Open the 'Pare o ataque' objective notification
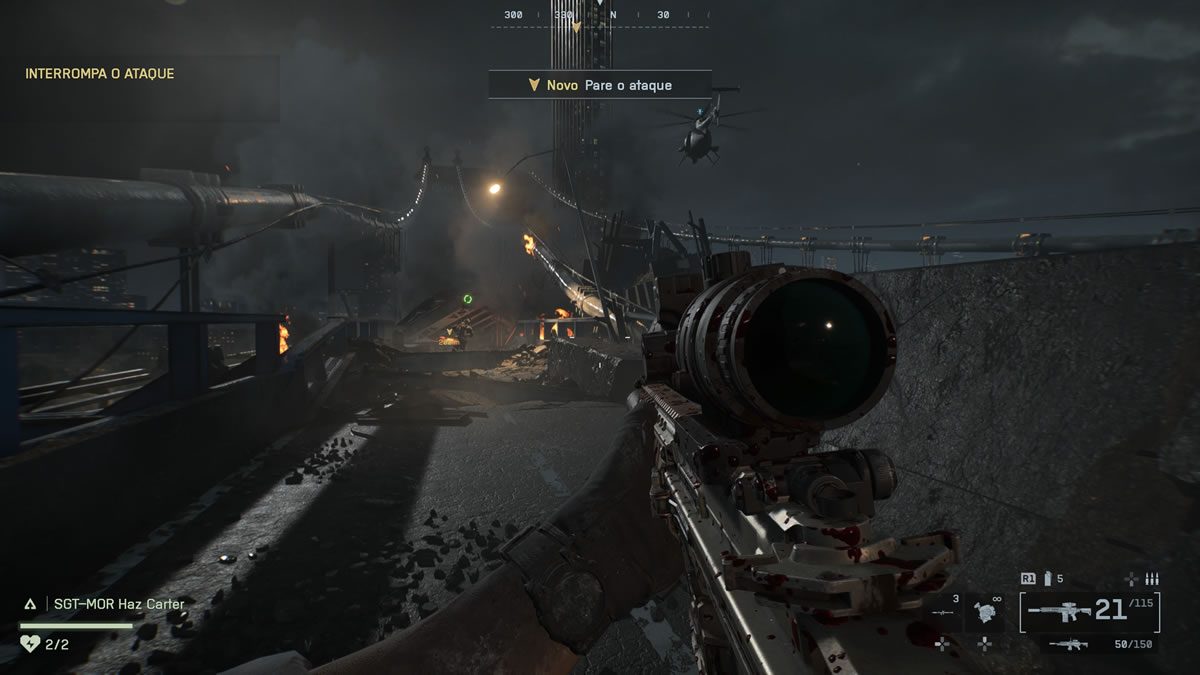The image size is (1200, 675). pyautogui.click(x=600, y=85)
